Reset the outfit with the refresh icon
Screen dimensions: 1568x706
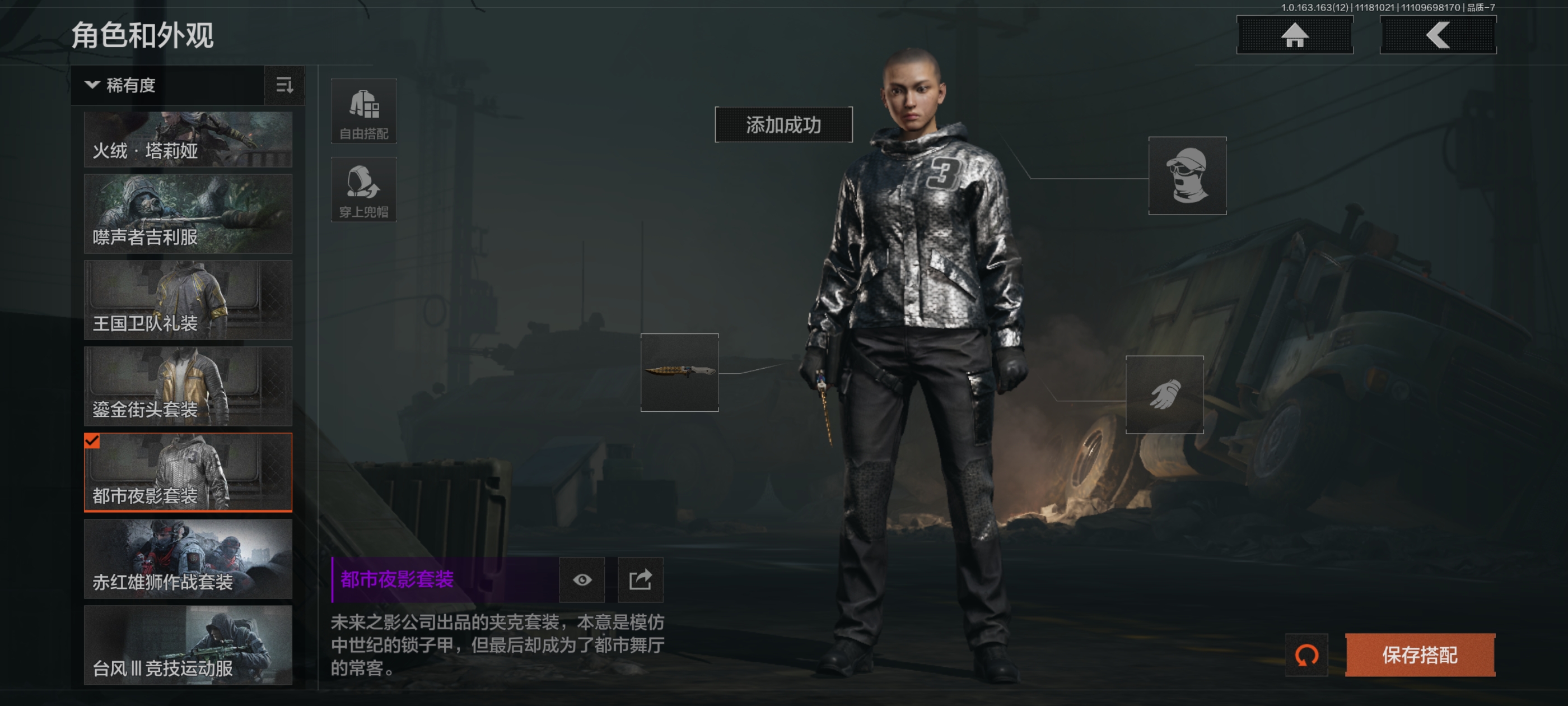pos(1306,655)
